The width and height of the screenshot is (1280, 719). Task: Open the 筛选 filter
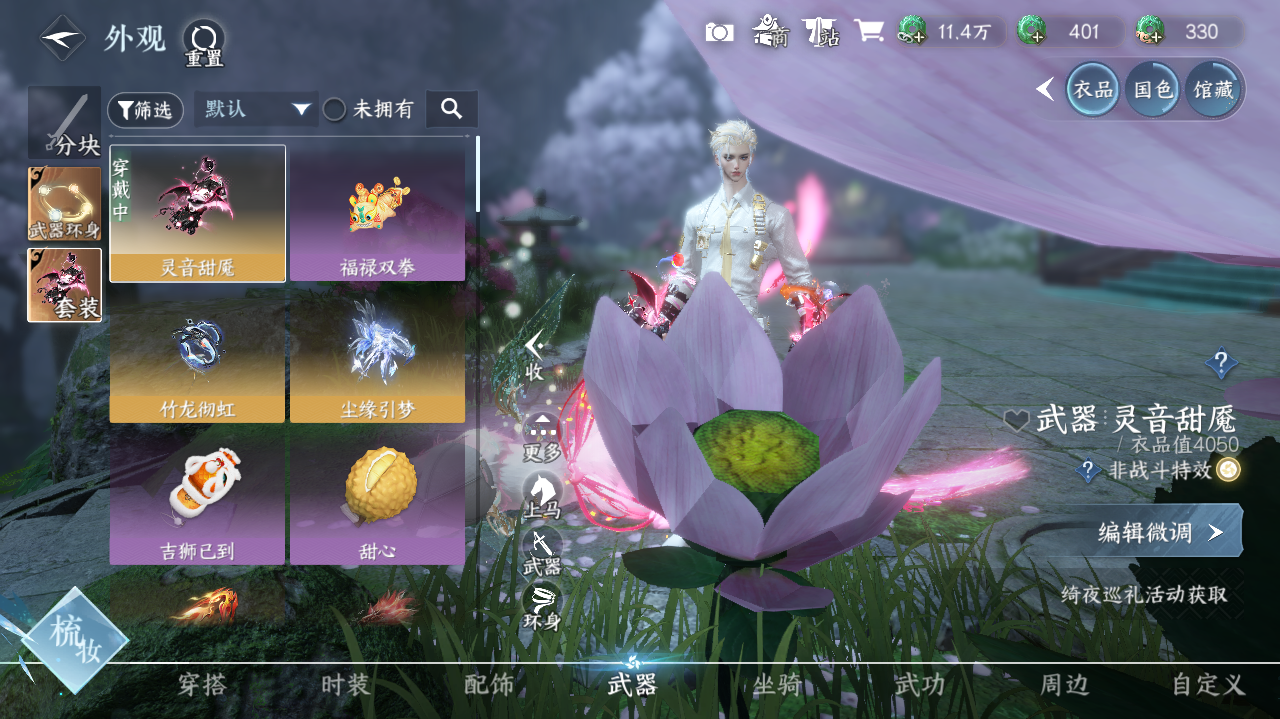(x=145, y=110)
